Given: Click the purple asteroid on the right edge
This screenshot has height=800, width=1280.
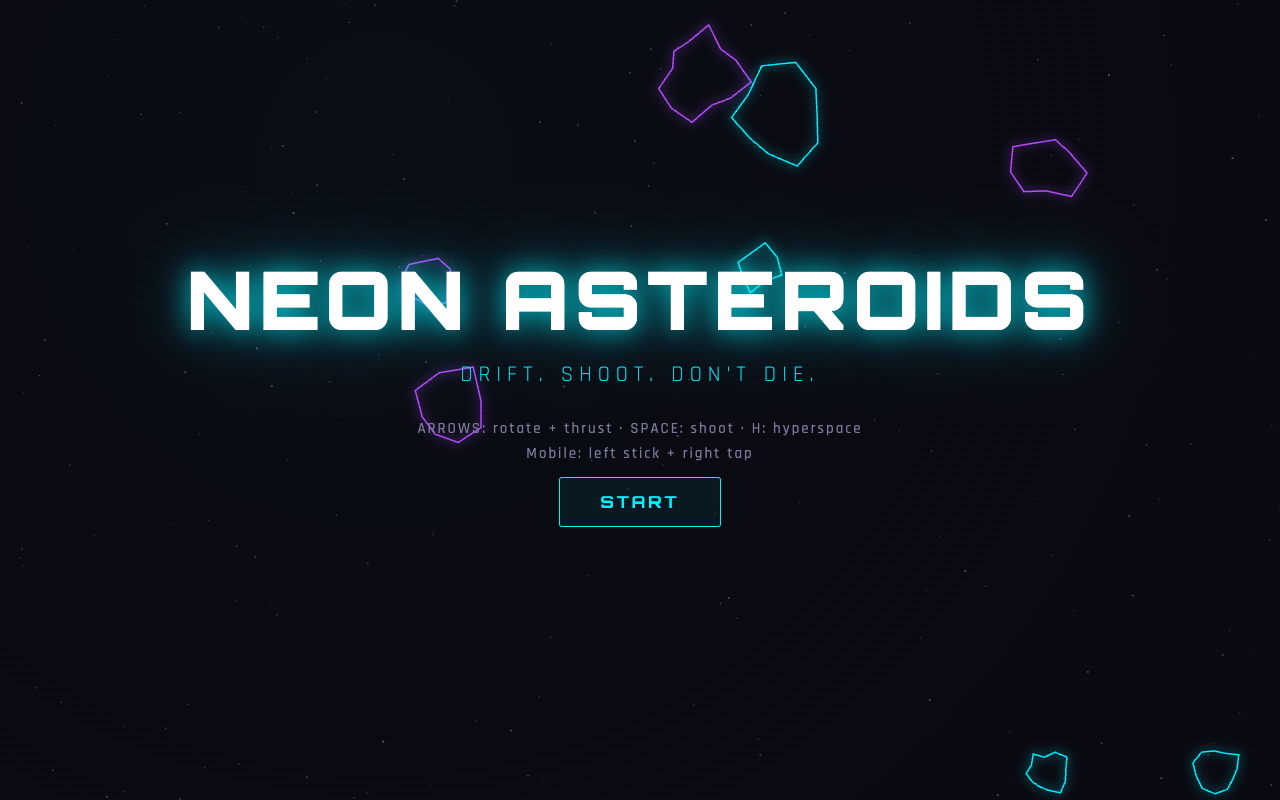Looking at the screenshot, I should click(x=1048, y=168).
